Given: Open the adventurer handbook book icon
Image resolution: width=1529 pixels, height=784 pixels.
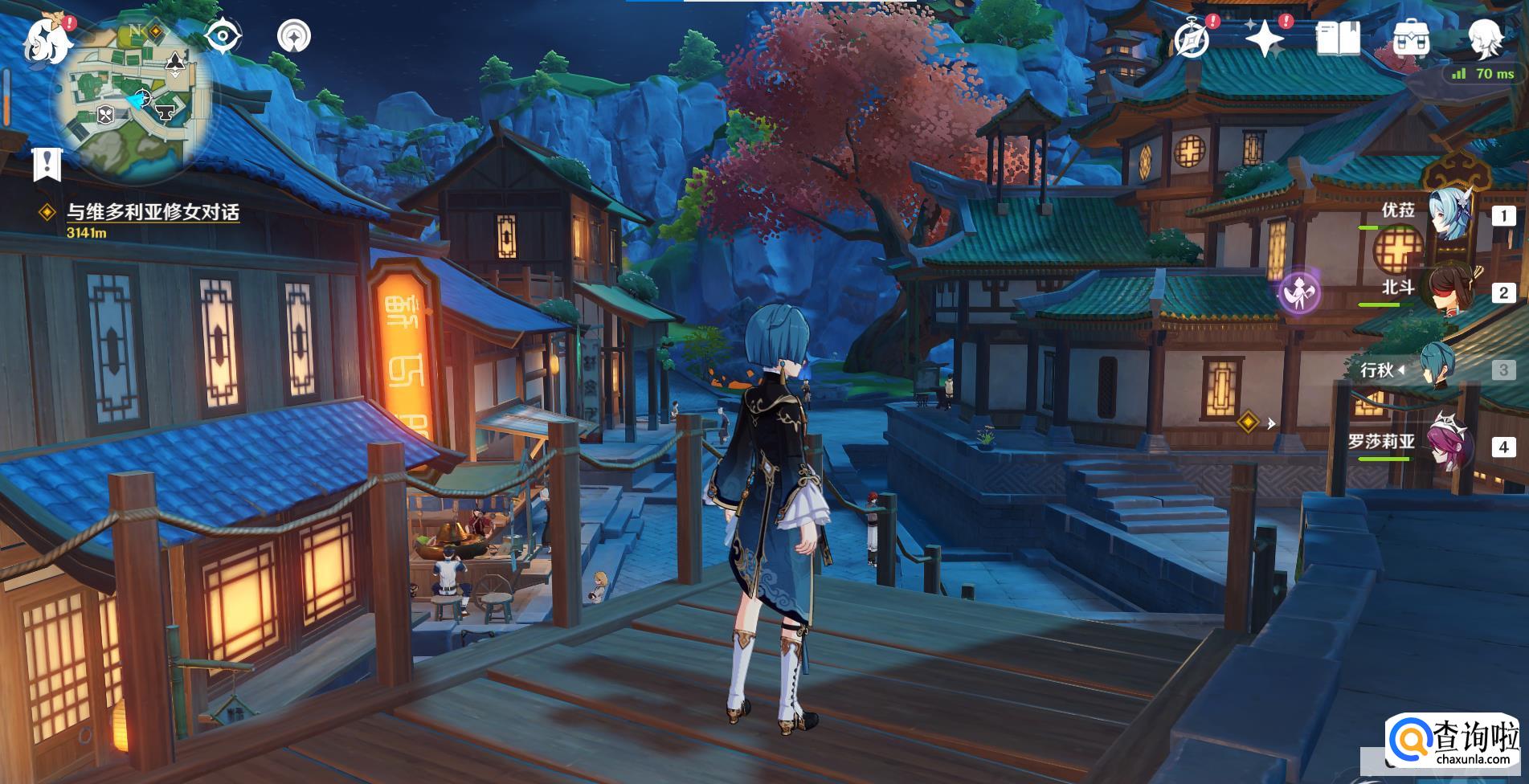Looking at the screenshot, I should (1338, 39).
